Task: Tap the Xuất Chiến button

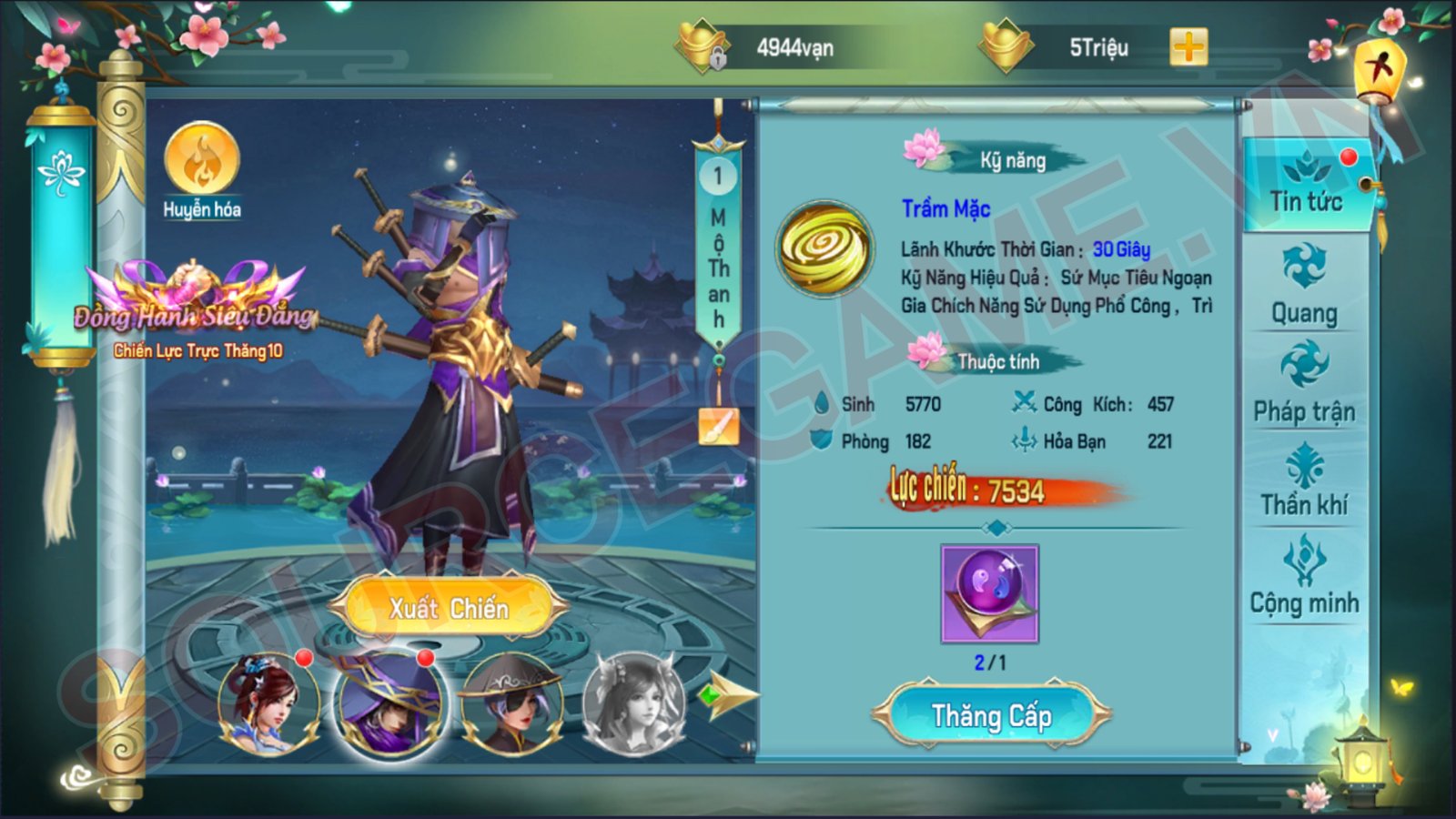Action: click(449, 608)
